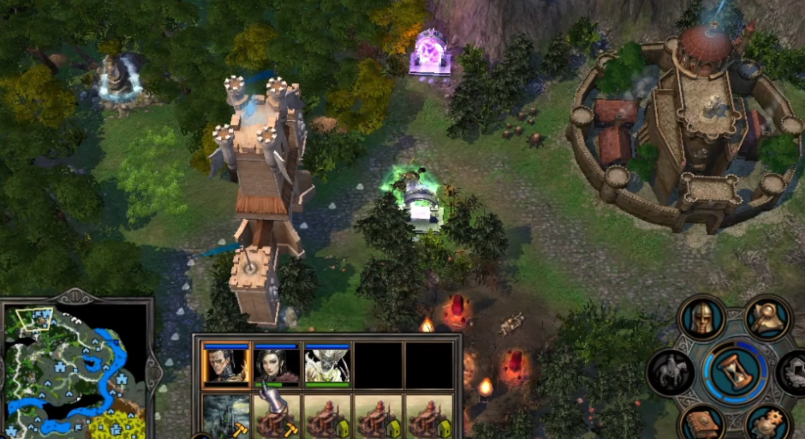Select the female hero portrait

277,366
